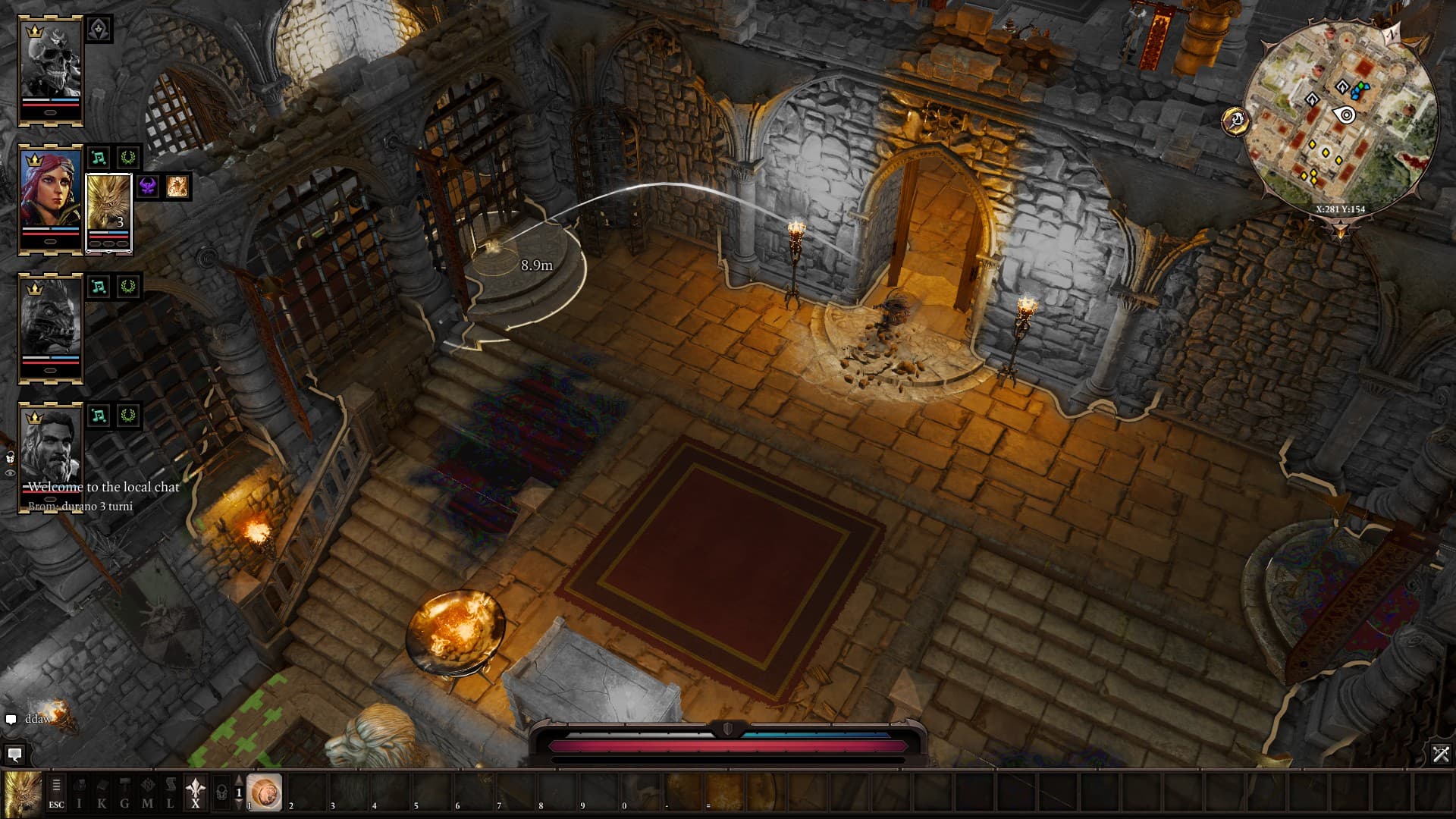Image resolution: width=1456 pixels, height=819 pixels.
Task: Click the gold waypoint button beside minimap
Action: click(1235, 121)
